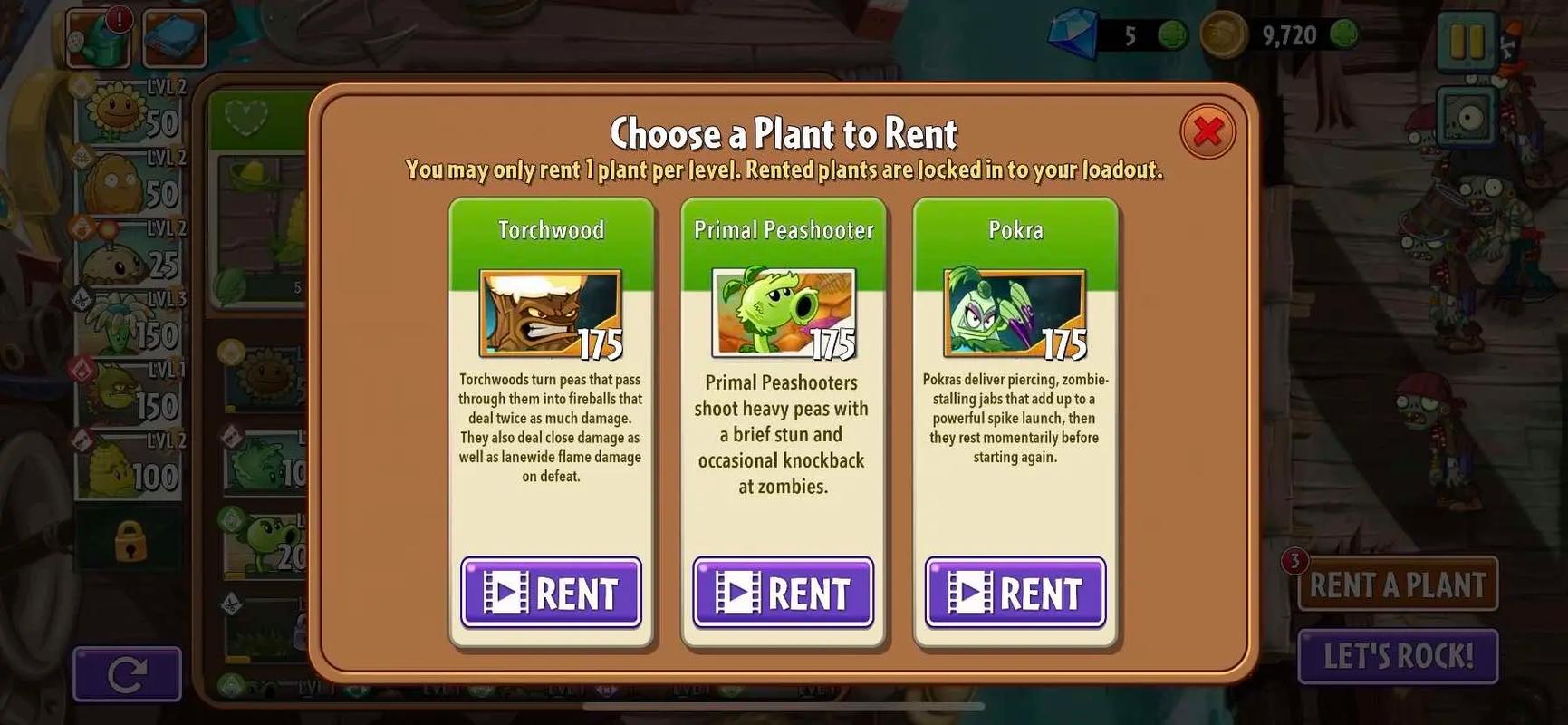1568x725 pixels.
Task: Click the purple refresh arrow button
Action: [x=127, y=674]
